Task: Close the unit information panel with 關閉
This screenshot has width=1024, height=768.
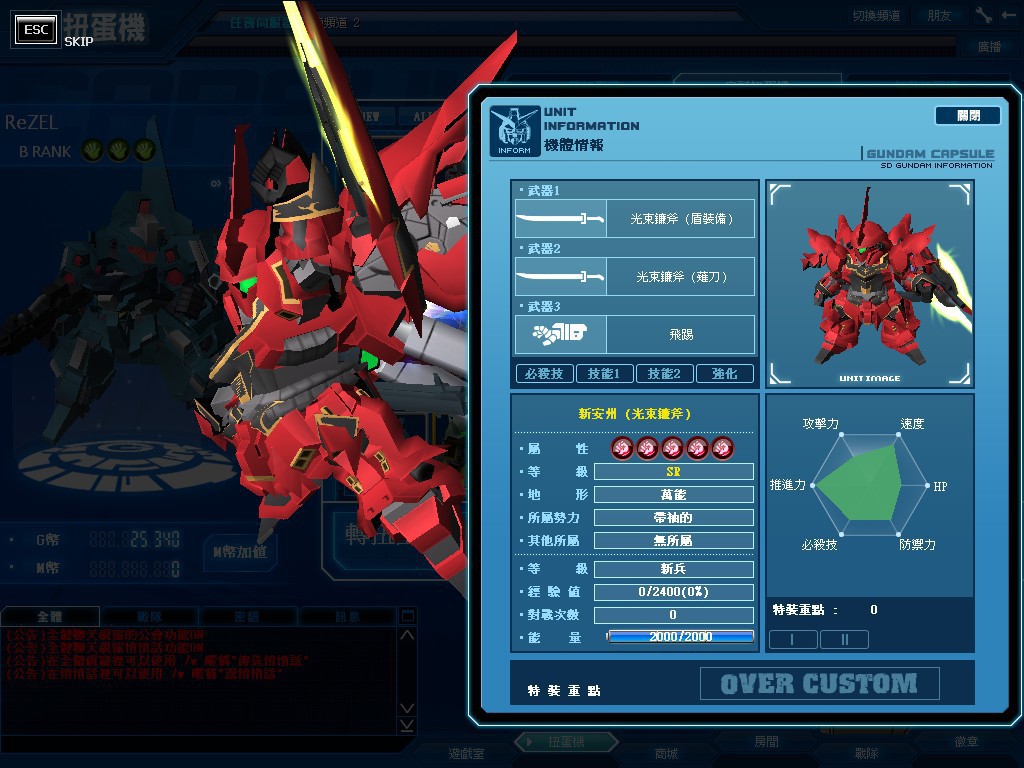Action: point(967,116)
